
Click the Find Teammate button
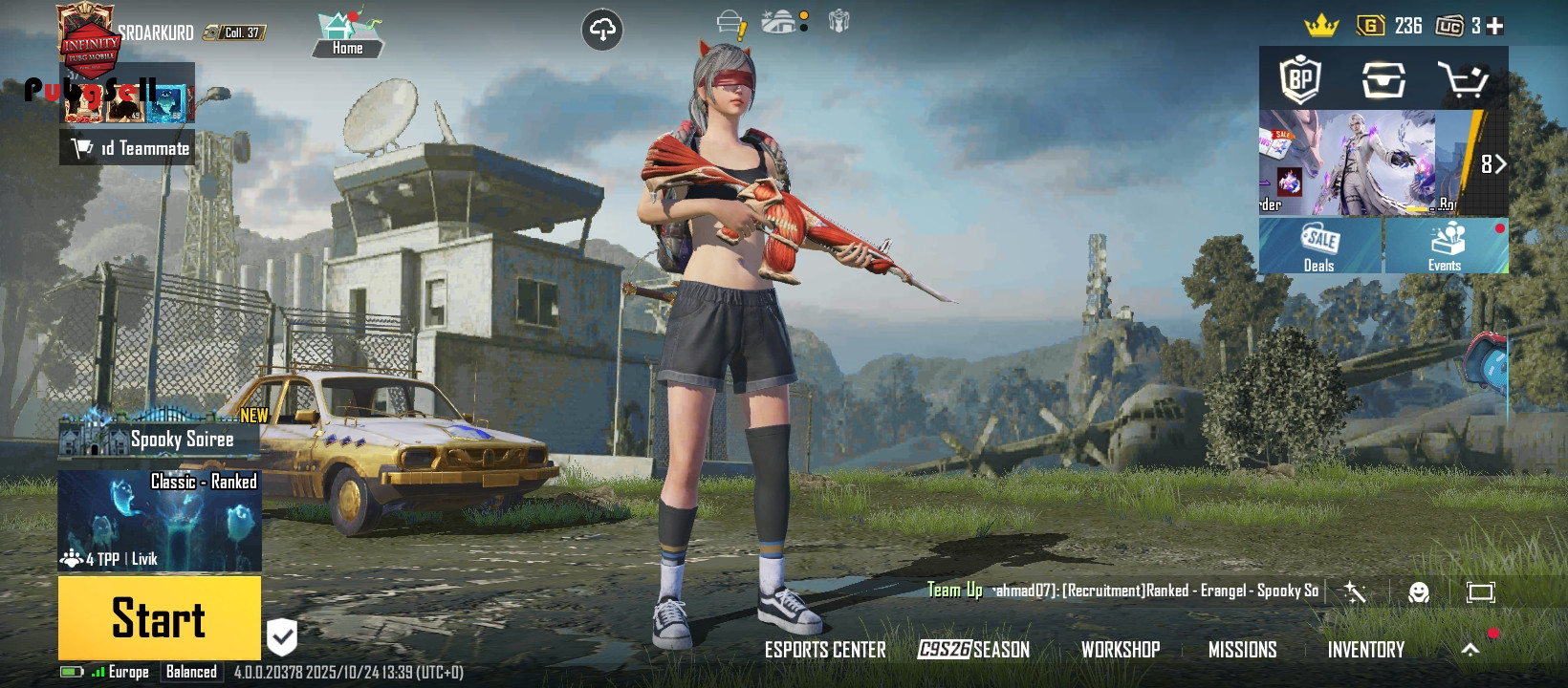click(128, 148)
